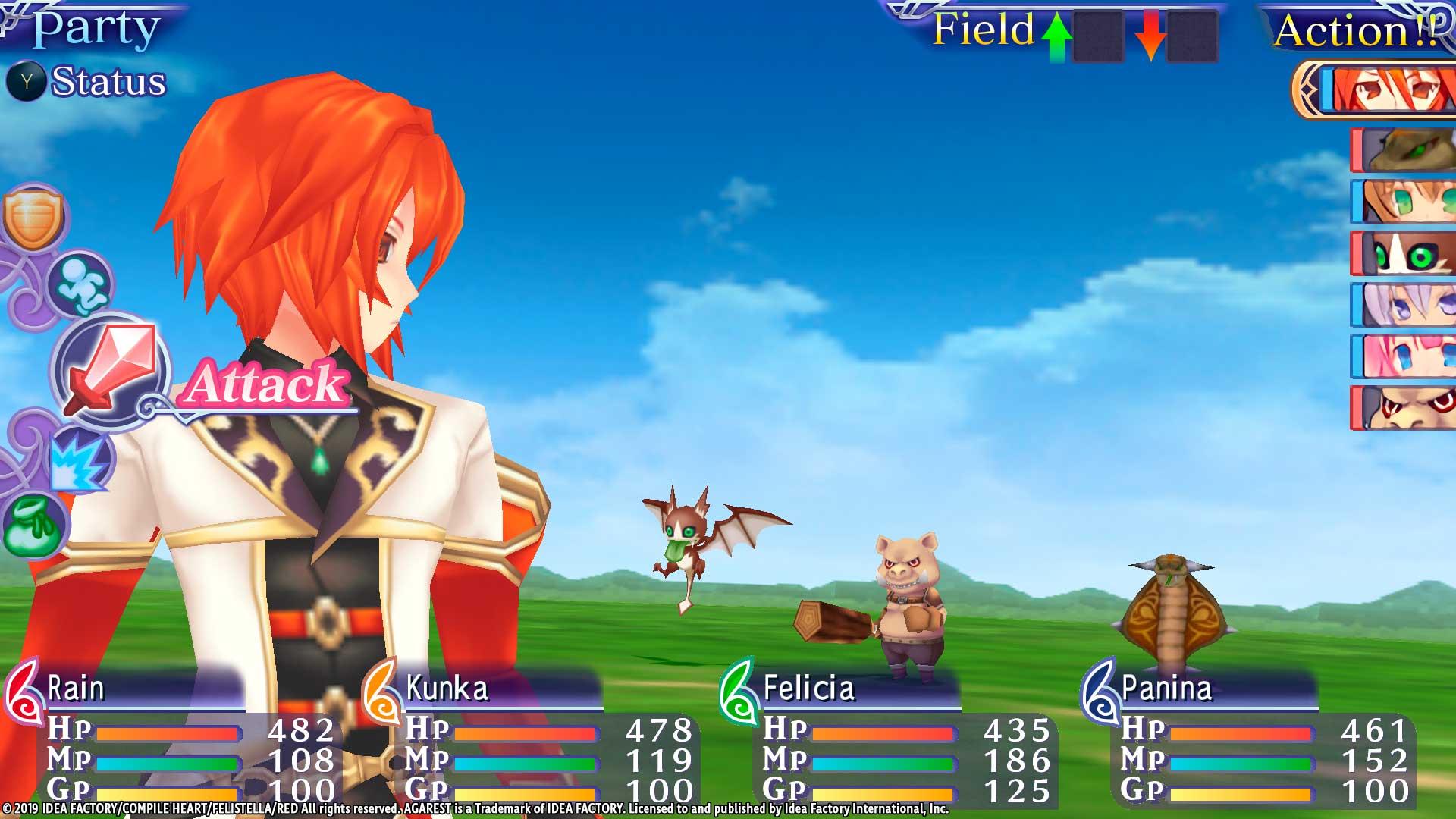The height and width of the screenshot is (819, 1456).
Task: Click the pig monster turn order portrait
Action: [1404, 408]
